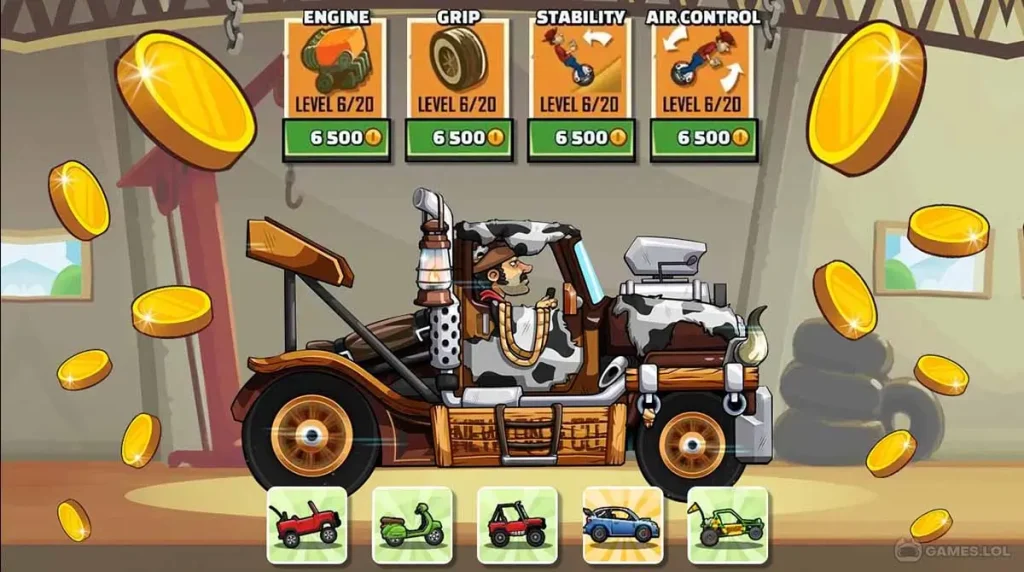Image resolution: width=1024 pixels, height=572 pixels.
Task: Upgrade Stability for 6 500 coins
Action: (581, 139)
